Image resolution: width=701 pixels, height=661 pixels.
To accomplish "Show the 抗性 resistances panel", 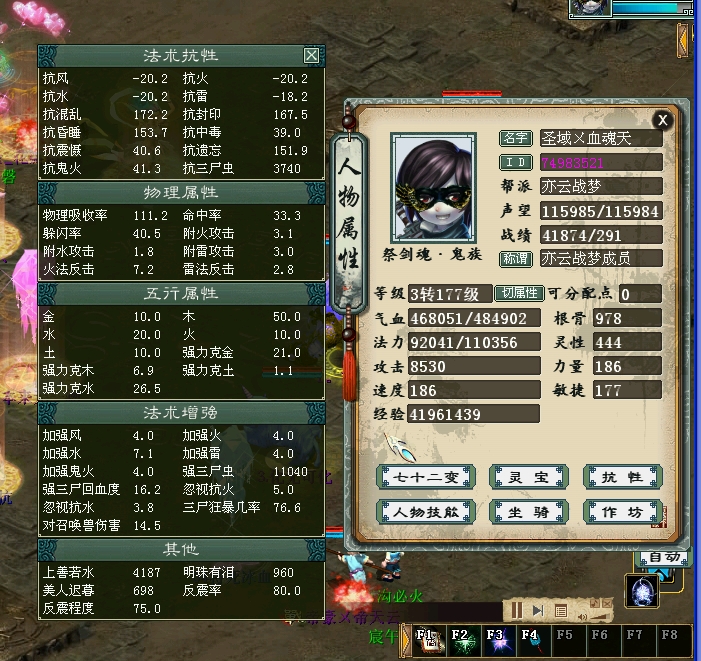I will tap(622, 477).
